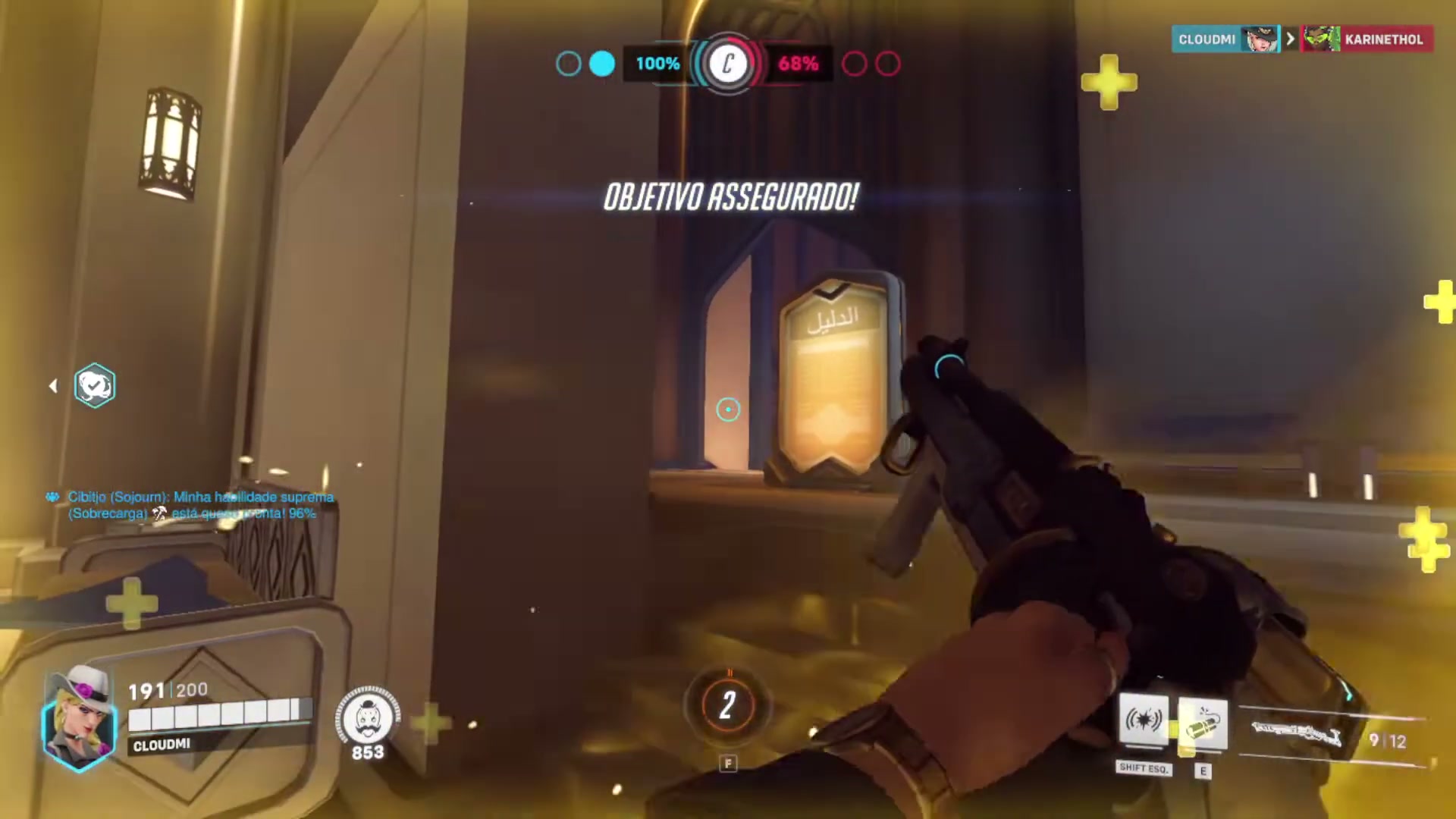Open the central capture point C emblem
Screen dimensions: 1456x819
(x=726, y=64)
